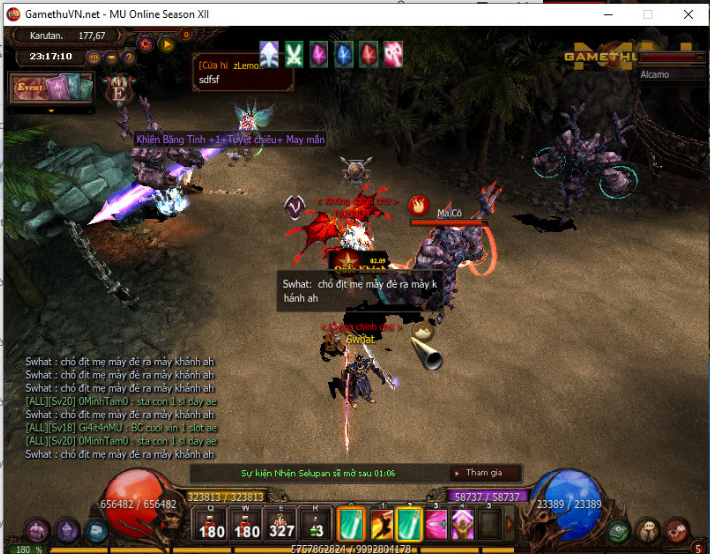The image size is (710, 554).
Task: Open the green round menu button bottom-right
Action: point(620,530)
